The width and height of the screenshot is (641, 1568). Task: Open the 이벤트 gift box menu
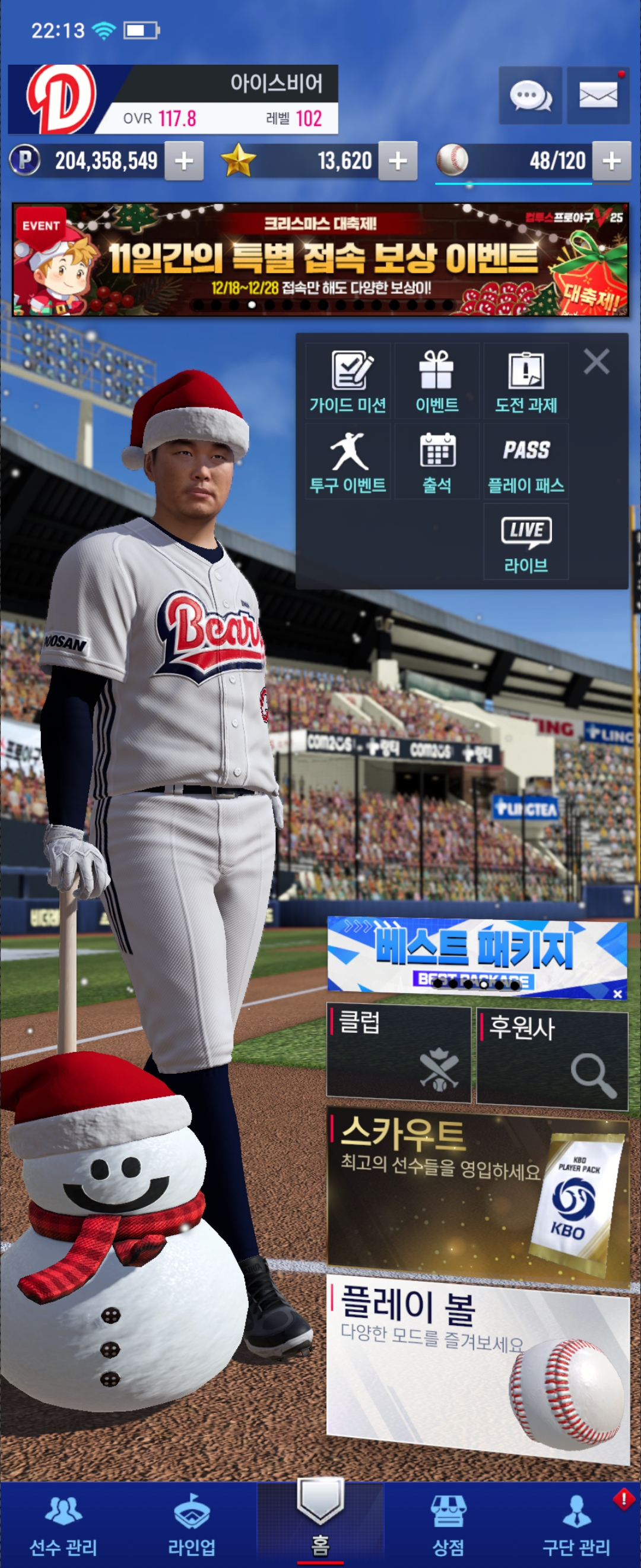[x=437, y=381]
